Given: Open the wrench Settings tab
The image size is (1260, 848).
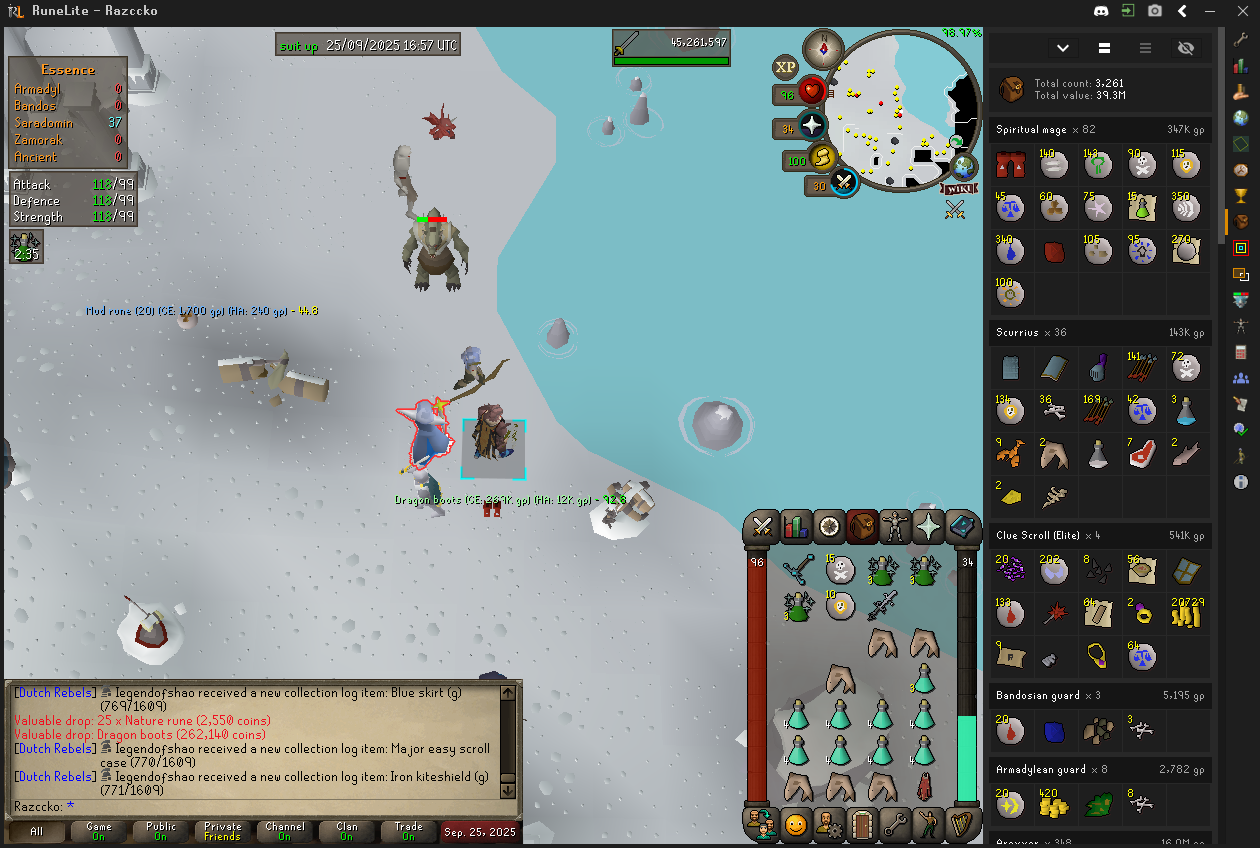Looking at the screenshot, I should pos(895,825).
